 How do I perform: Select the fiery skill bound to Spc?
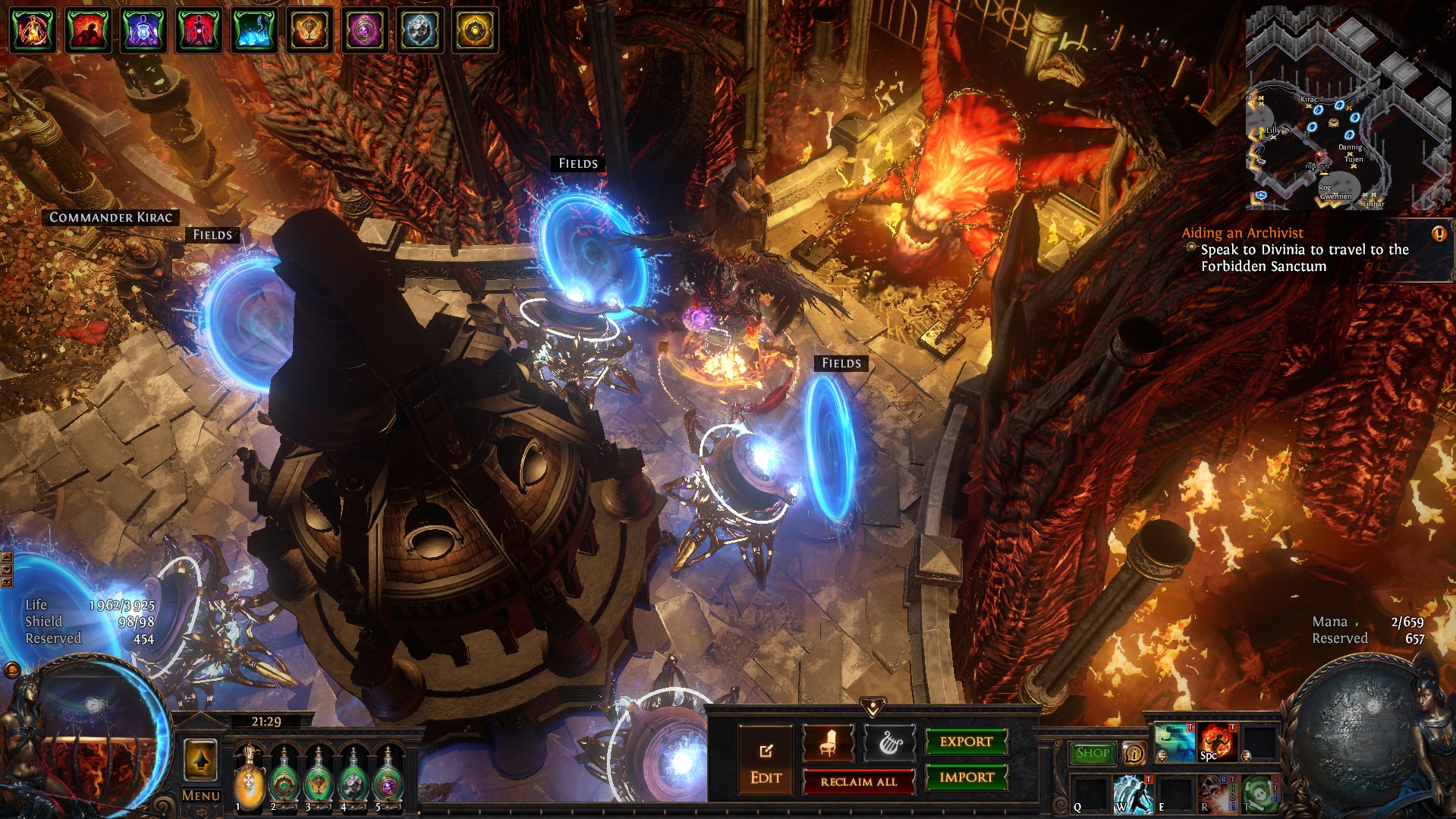pos(1216,742)
